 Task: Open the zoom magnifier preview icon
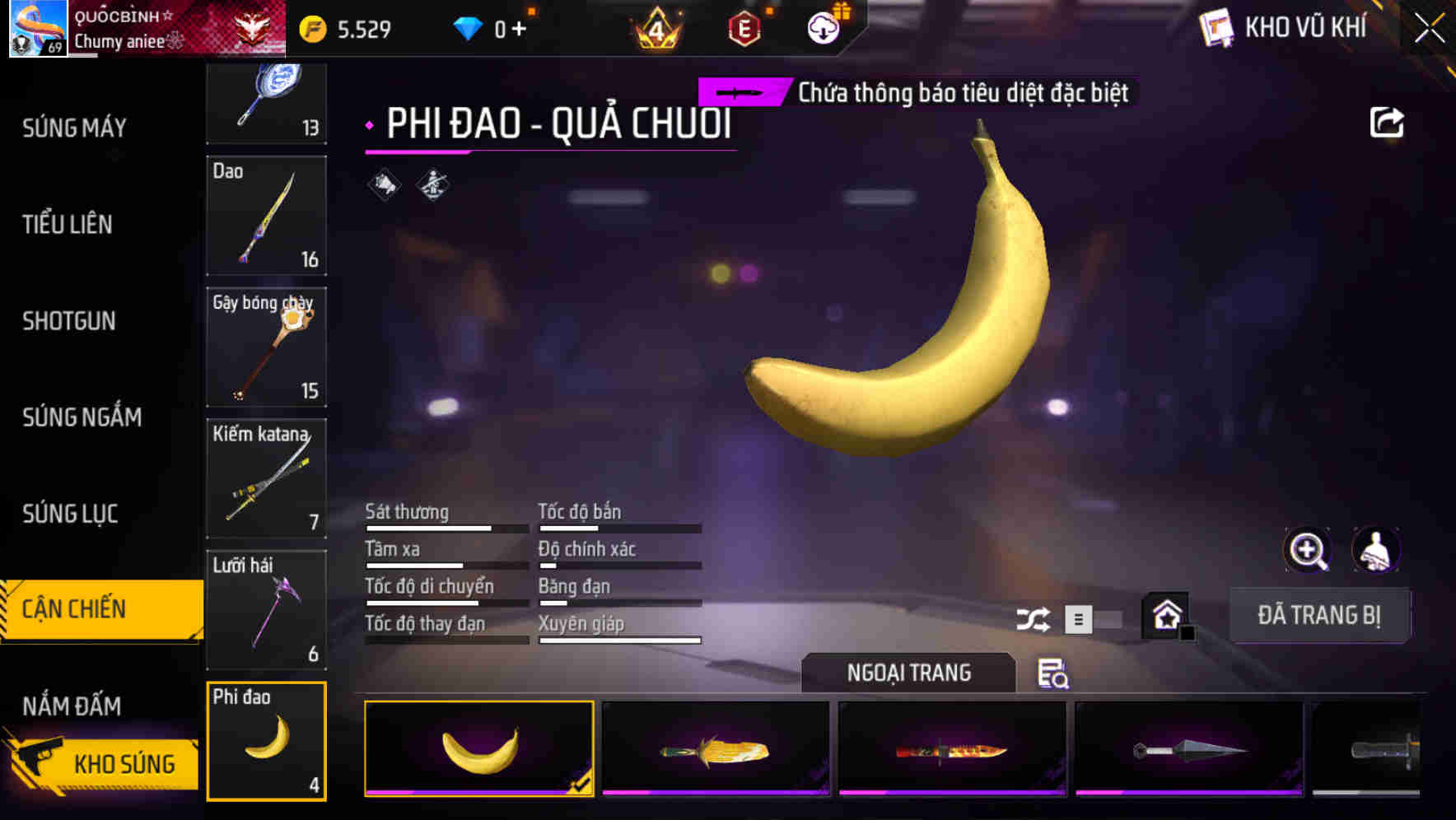(x=1307, y=550)
